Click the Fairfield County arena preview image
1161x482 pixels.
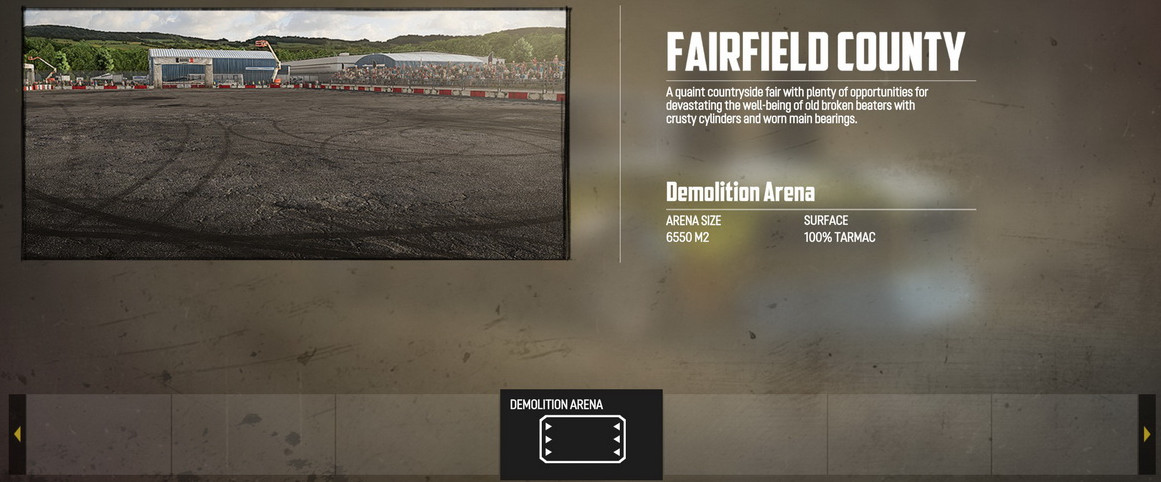pos(295,134)
